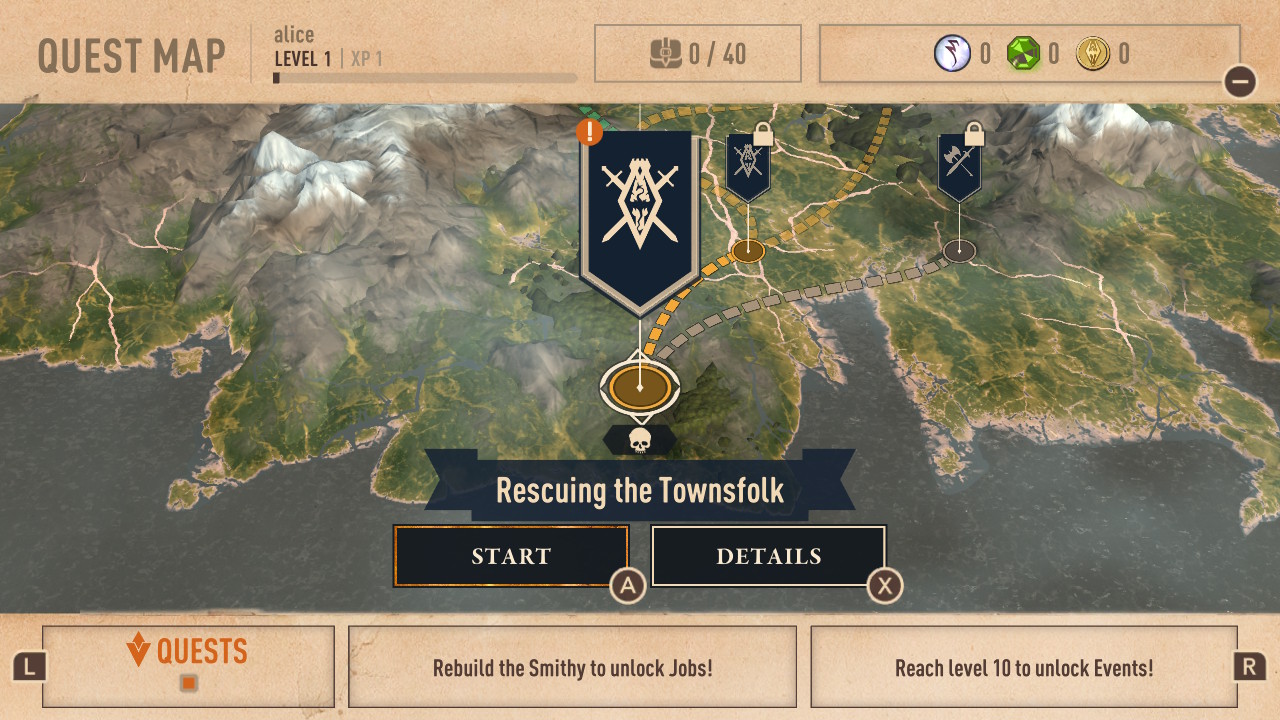This screenshot has width=1280, height=720.
Task: Open the chest inventory counter
Action: point(697,54)
